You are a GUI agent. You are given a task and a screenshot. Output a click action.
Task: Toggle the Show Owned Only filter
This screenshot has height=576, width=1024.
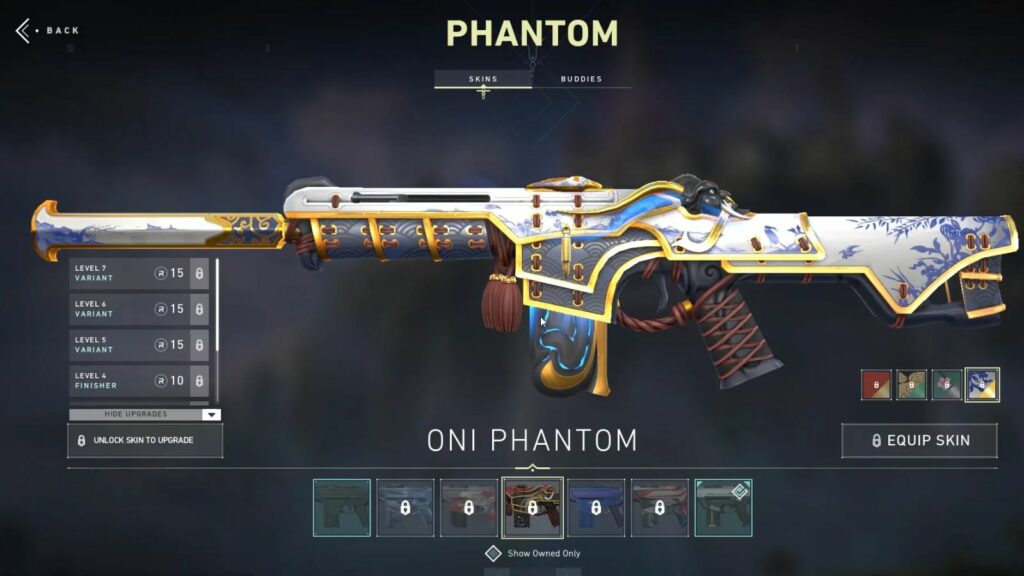[x=493, y=553]
